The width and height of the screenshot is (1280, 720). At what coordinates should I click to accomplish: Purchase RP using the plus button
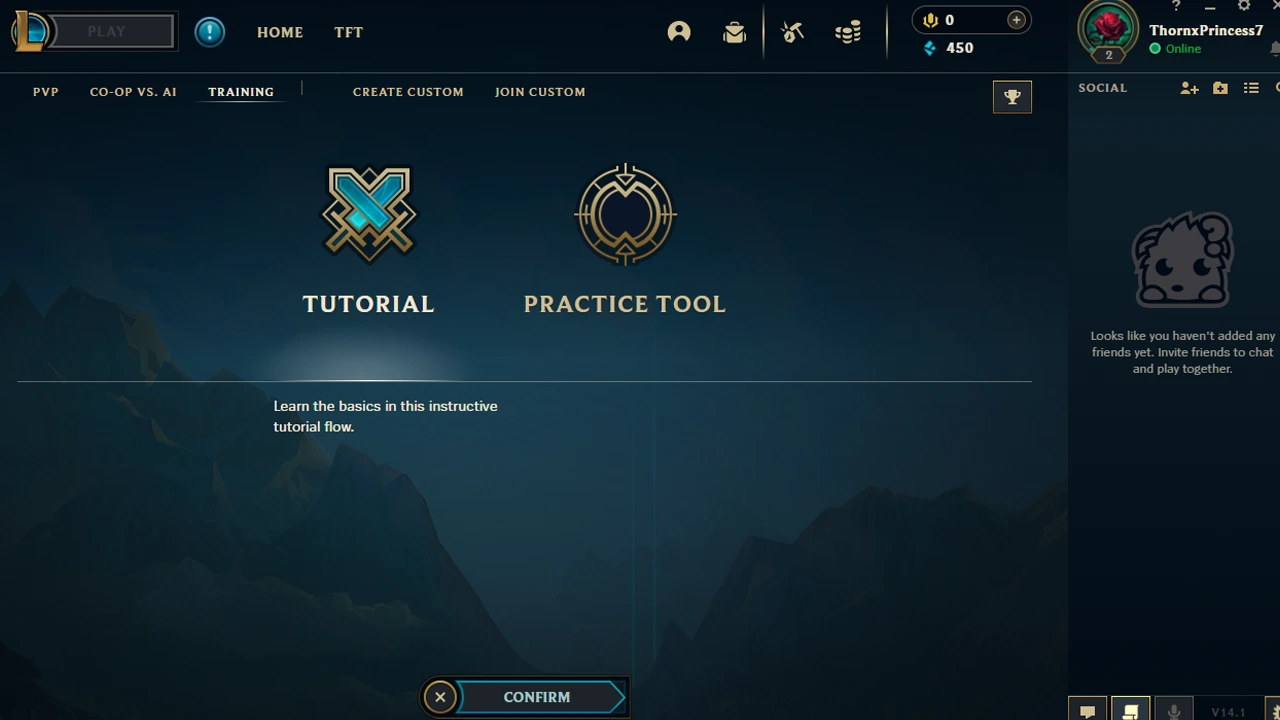[x=1016, y=19]
